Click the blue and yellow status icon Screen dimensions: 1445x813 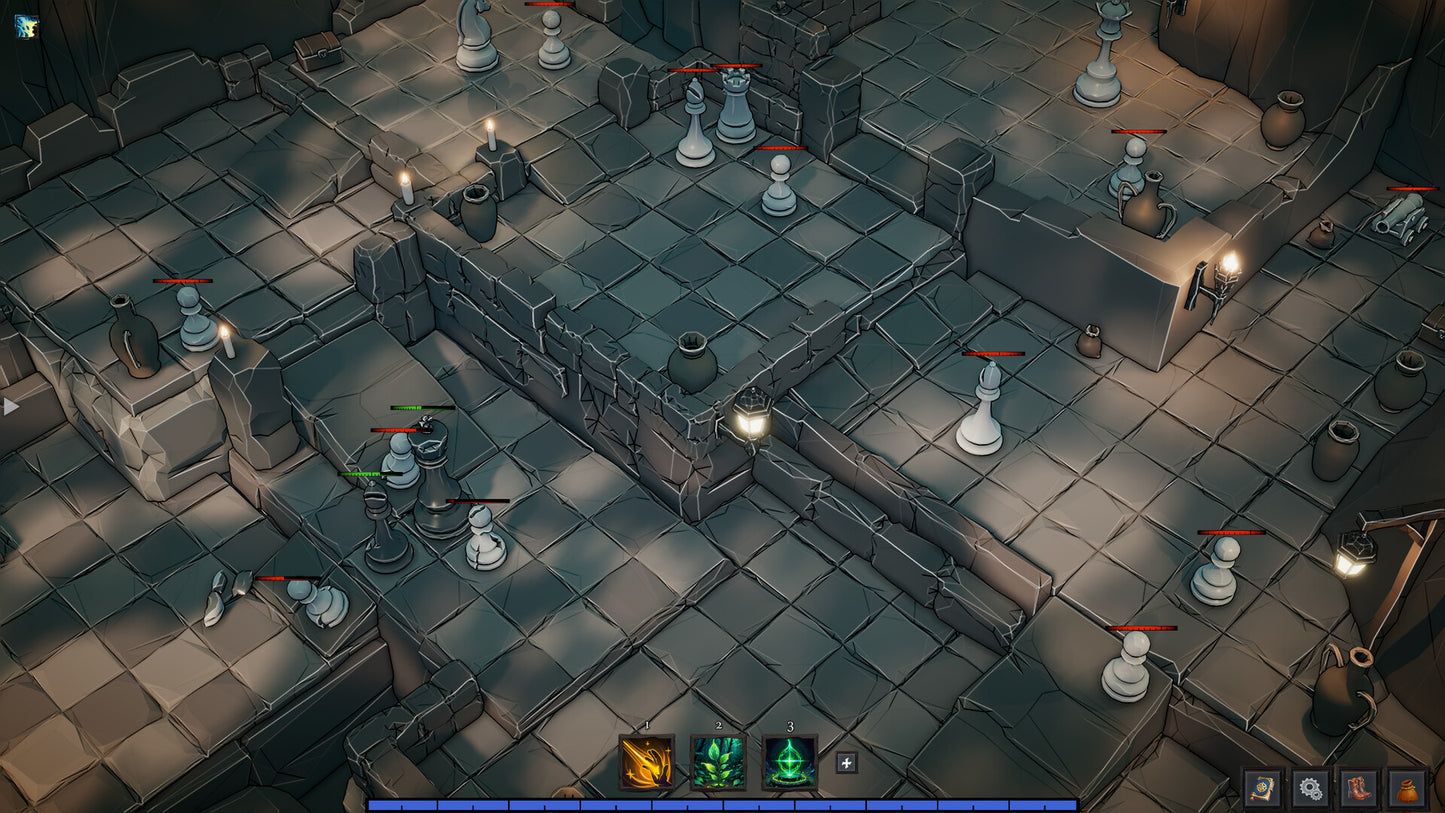pyautogui.click(x=26, y=26)
